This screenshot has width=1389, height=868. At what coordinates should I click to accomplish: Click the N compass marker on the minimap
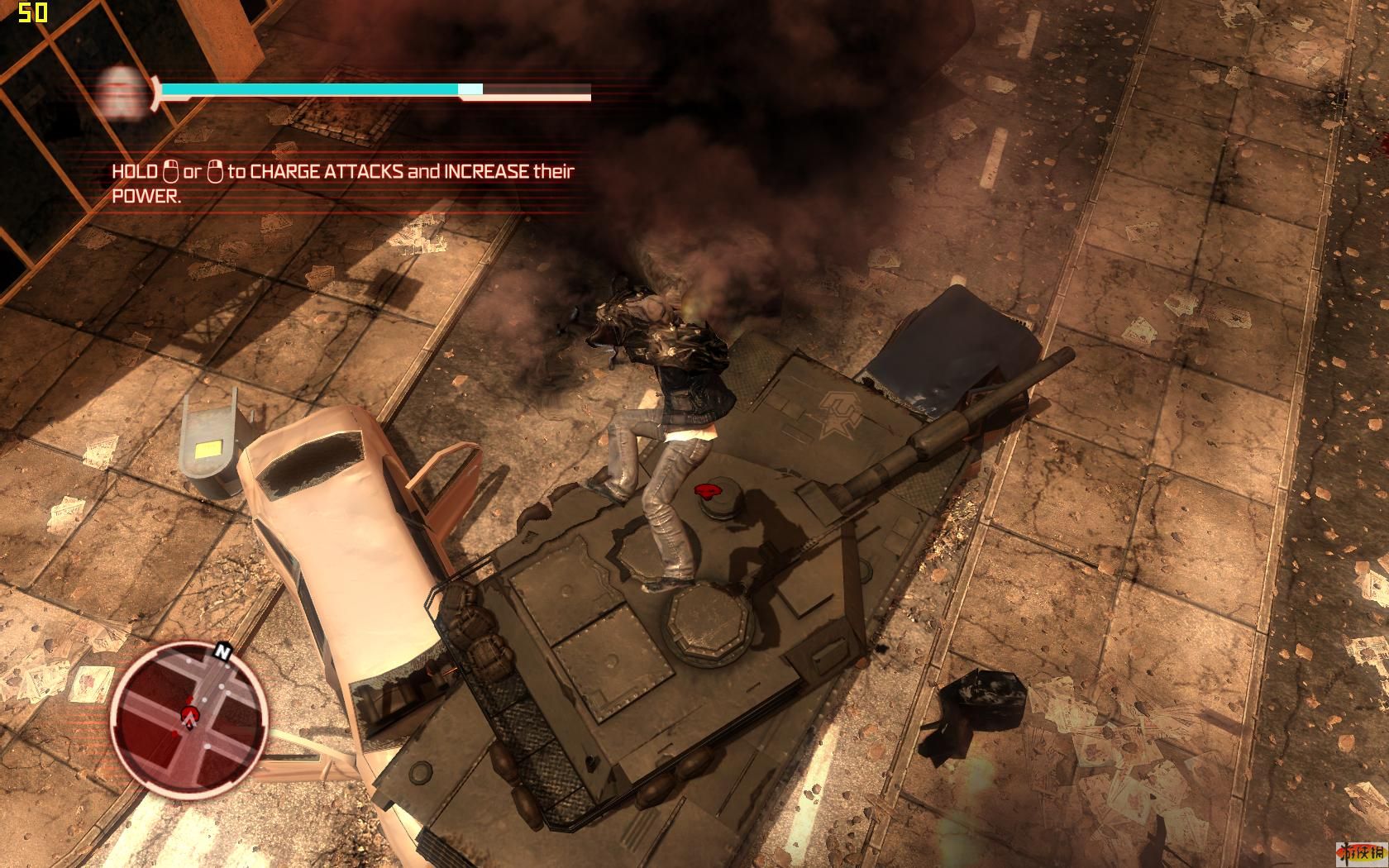pyautogui.click(x=222, y=651)
